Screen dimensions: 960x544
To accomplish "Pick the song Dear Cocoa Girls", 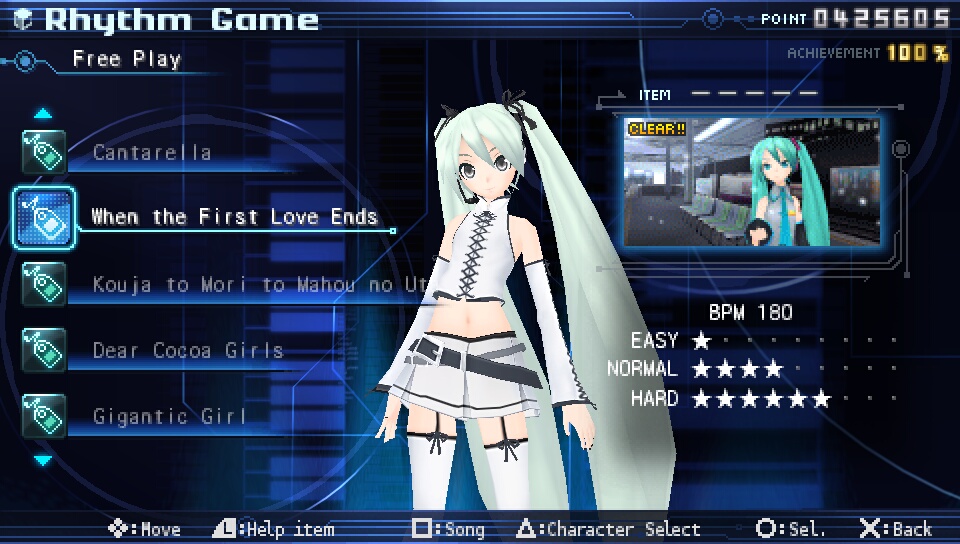I will pyautogui.click(x=188, y=351).
